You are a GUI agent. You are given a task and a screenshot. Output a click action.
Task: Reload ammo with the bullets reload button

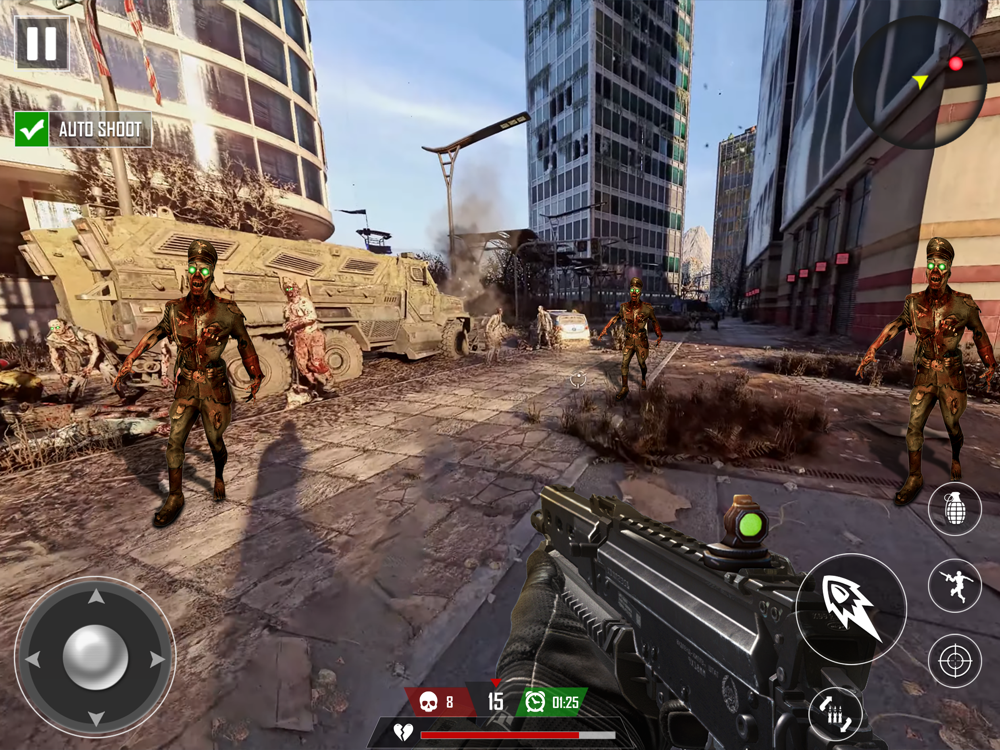click(835, 713)
